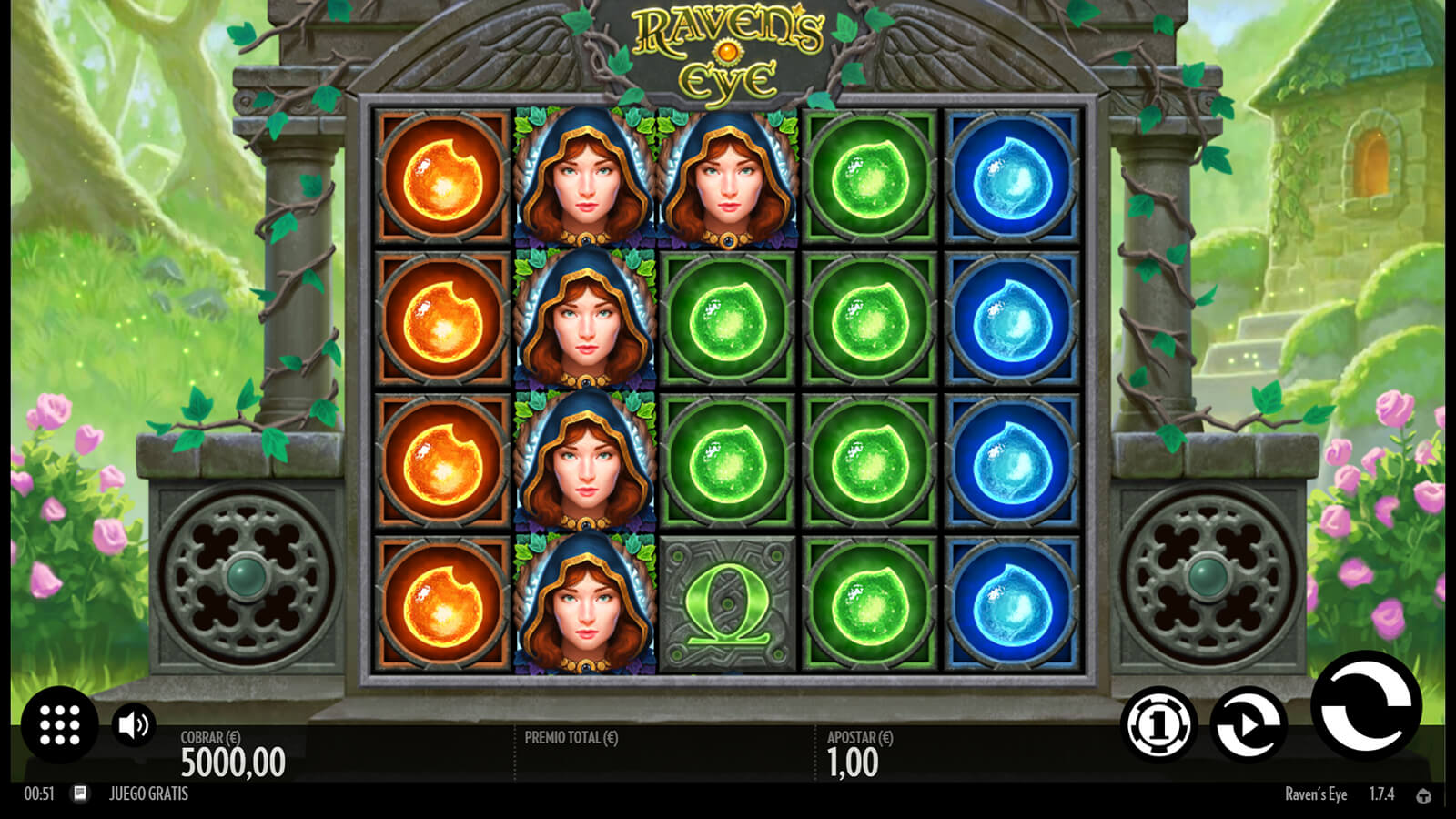
Task: Toggle the sound speaker button
Action: [x=134, y=725]
